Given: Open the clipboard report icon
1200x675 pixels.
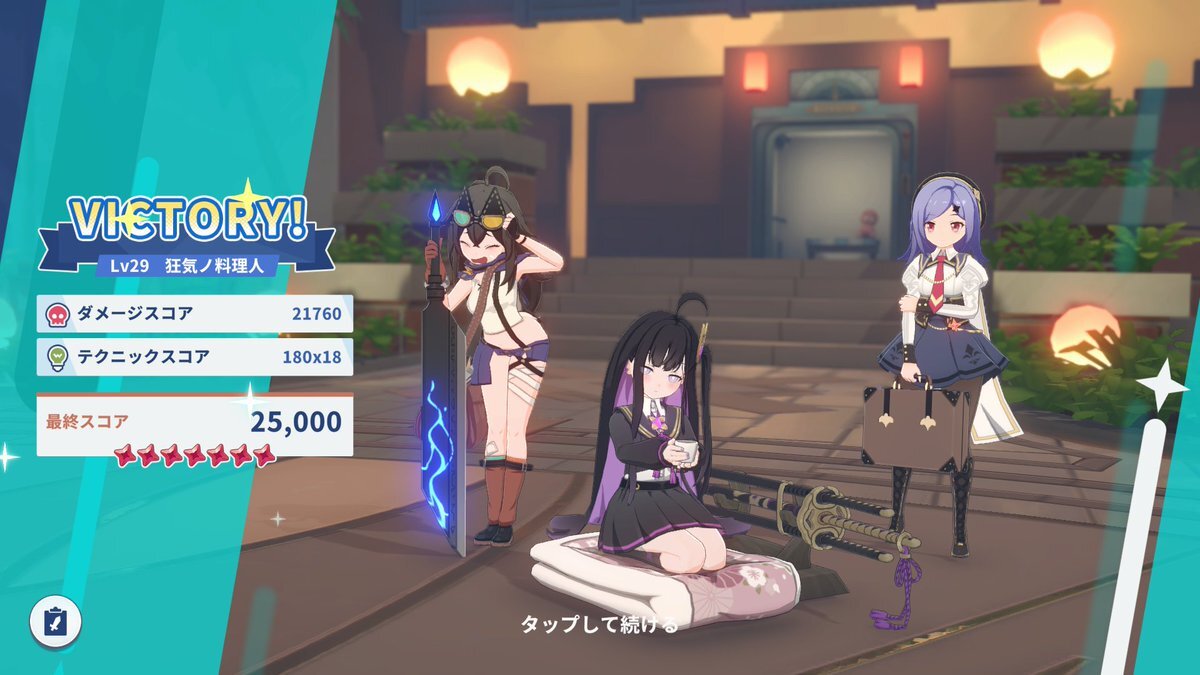Looking at the screenshot, I should [55, 622].
